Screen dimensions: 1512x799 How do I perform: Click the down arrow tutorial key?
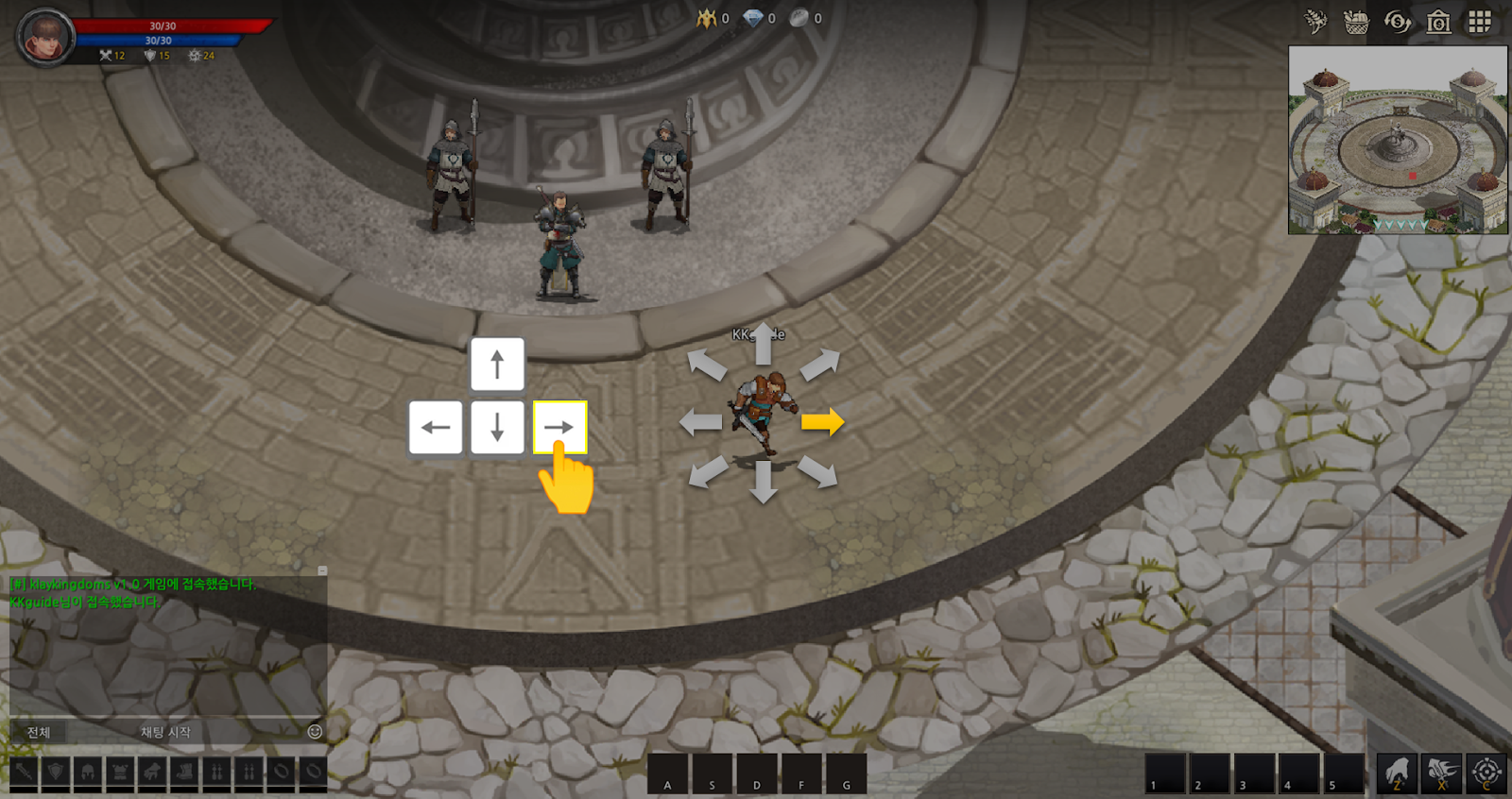point(497,427)
